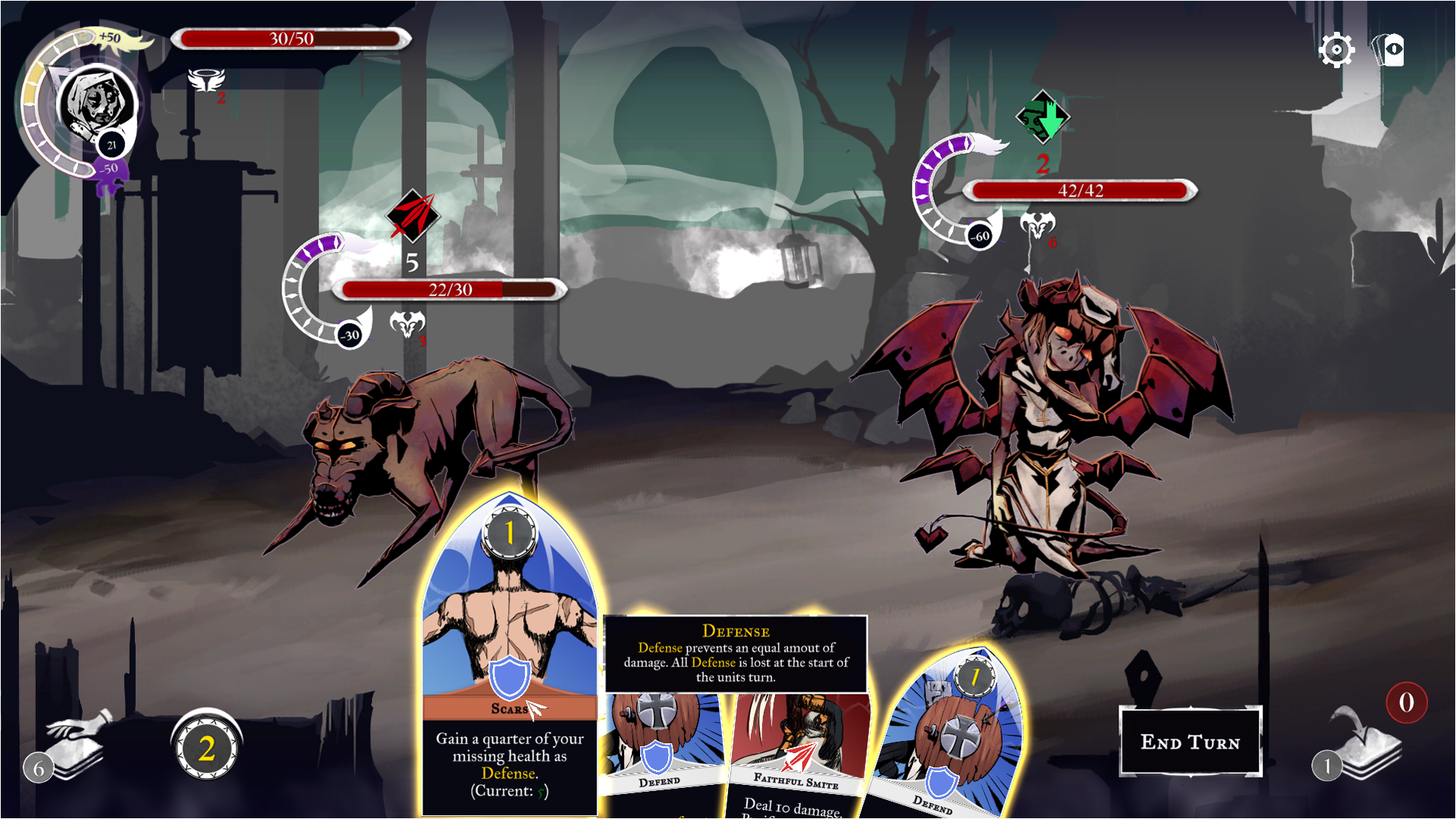This screenshot has height=819, width=1456.
Task: Select the Defend card beside Scars
Action: pyautogui.click(x=661, y=751)
